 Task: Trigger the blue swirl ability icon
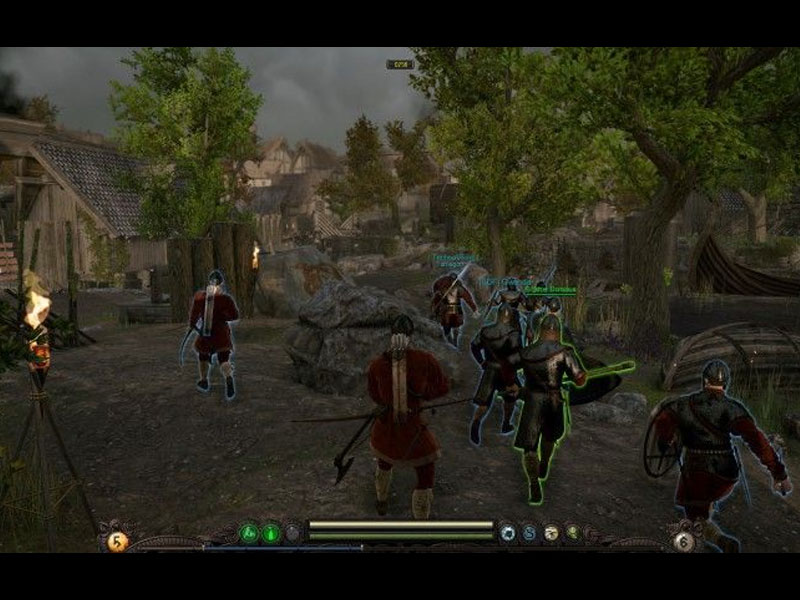529,533
